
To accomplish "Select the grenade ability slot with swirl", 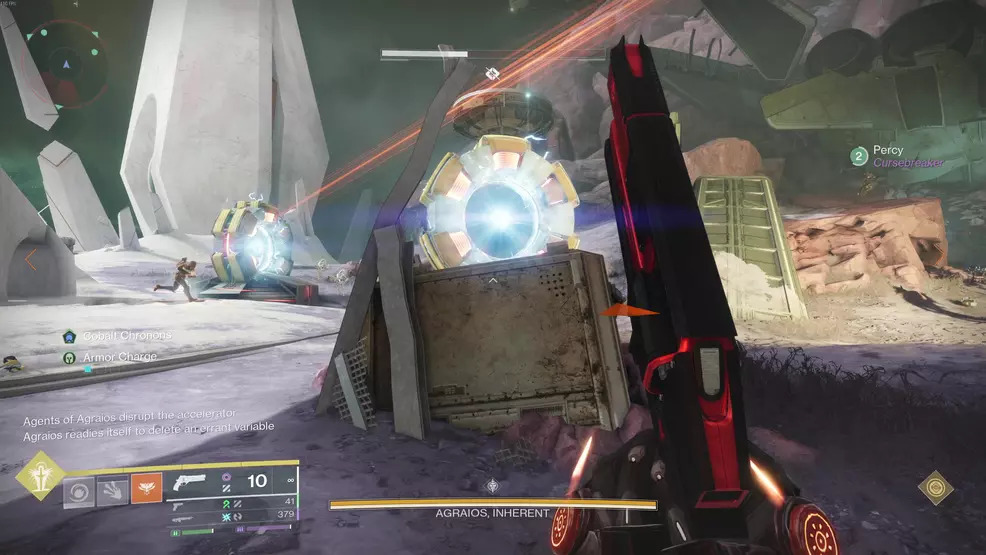I will [x=80, y=490].
